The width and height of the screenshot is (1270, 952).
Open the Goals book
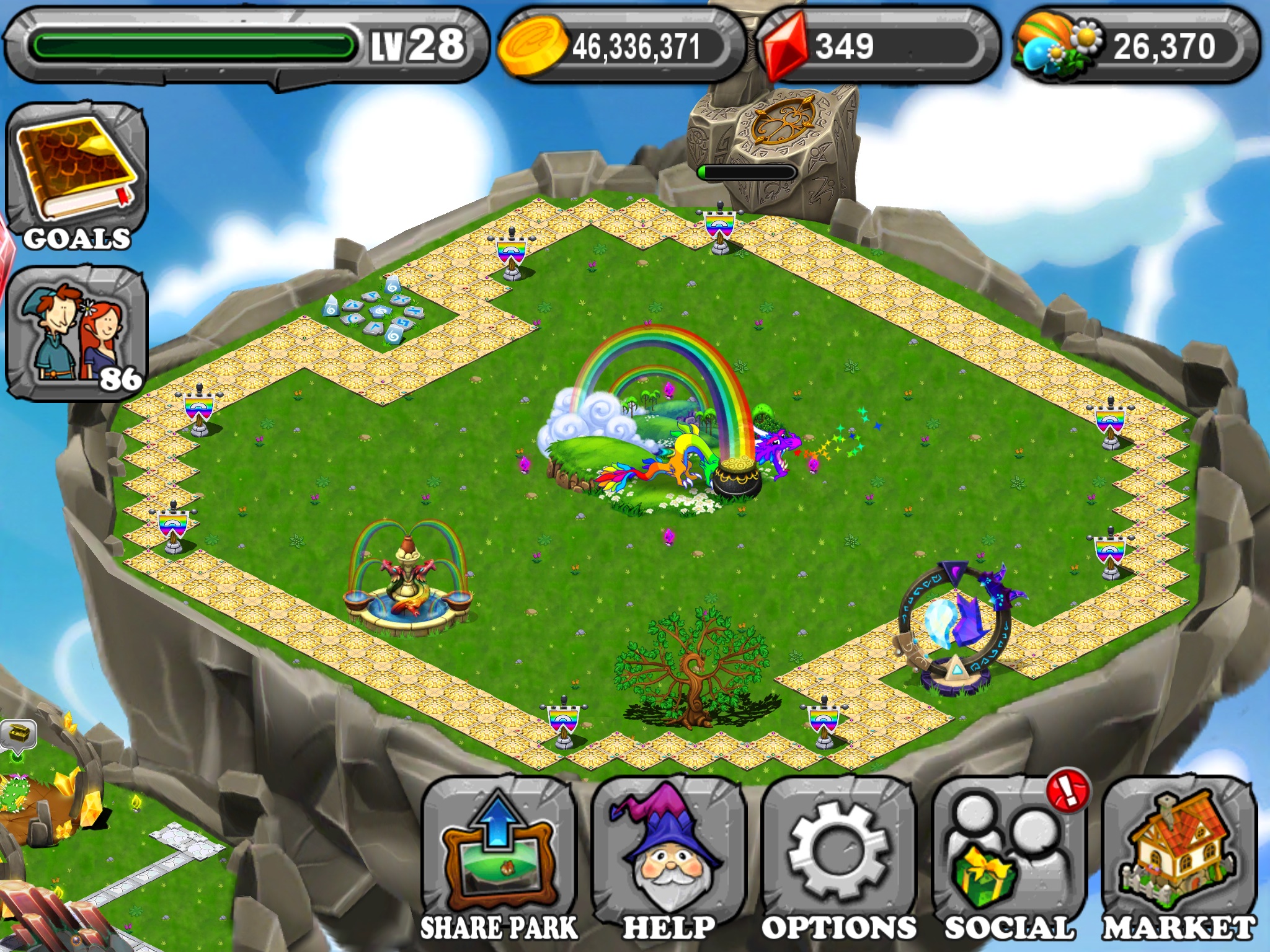(76, 178)
